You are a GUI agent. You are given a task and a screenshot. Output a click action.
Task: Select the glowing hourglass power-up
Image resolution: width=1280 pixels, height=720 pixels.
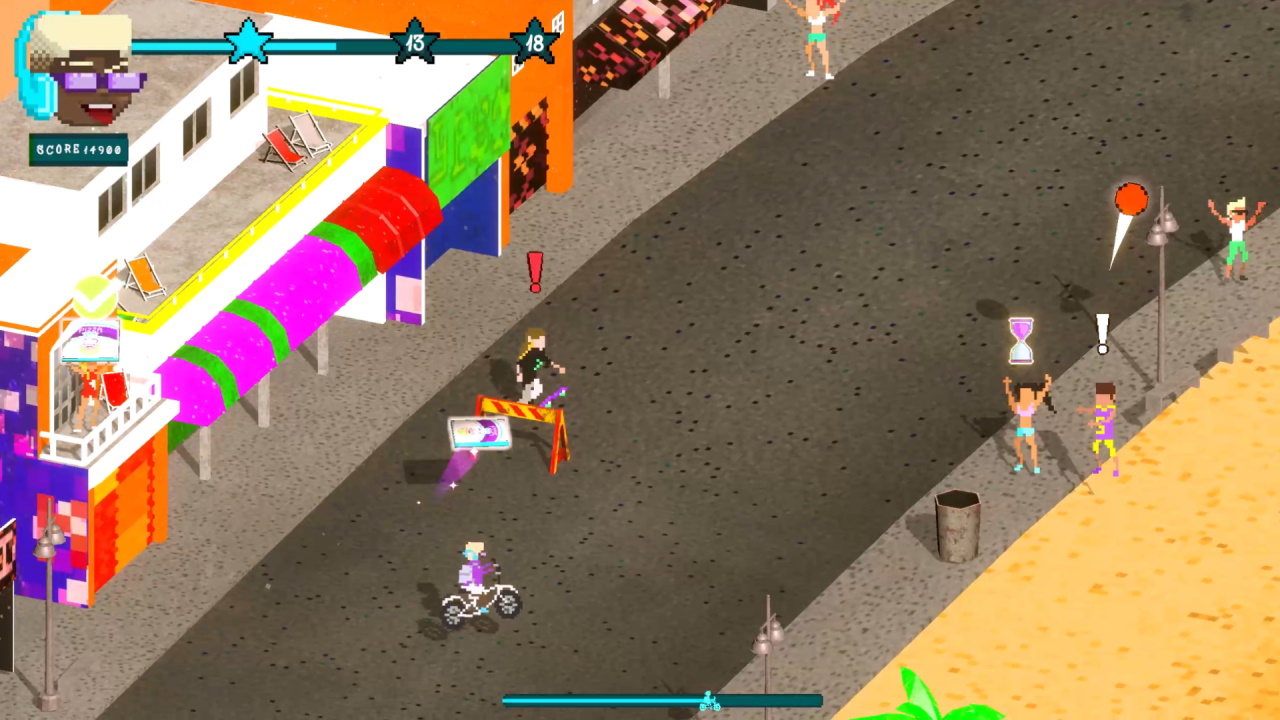1020,338
